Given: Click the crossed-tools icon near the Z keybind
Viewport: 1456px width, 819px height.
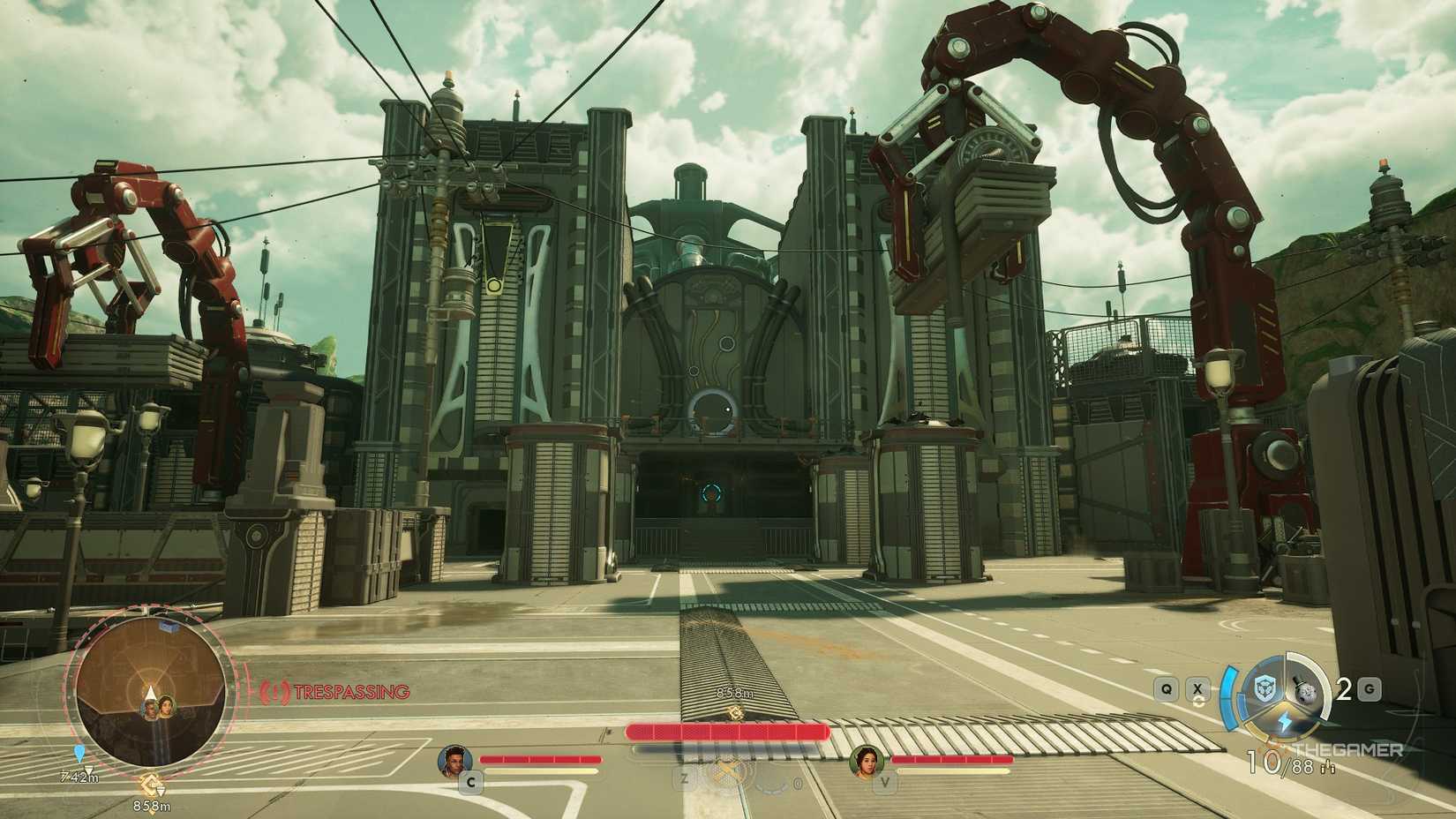Looking at the screenshot, I should click(727, 773).
